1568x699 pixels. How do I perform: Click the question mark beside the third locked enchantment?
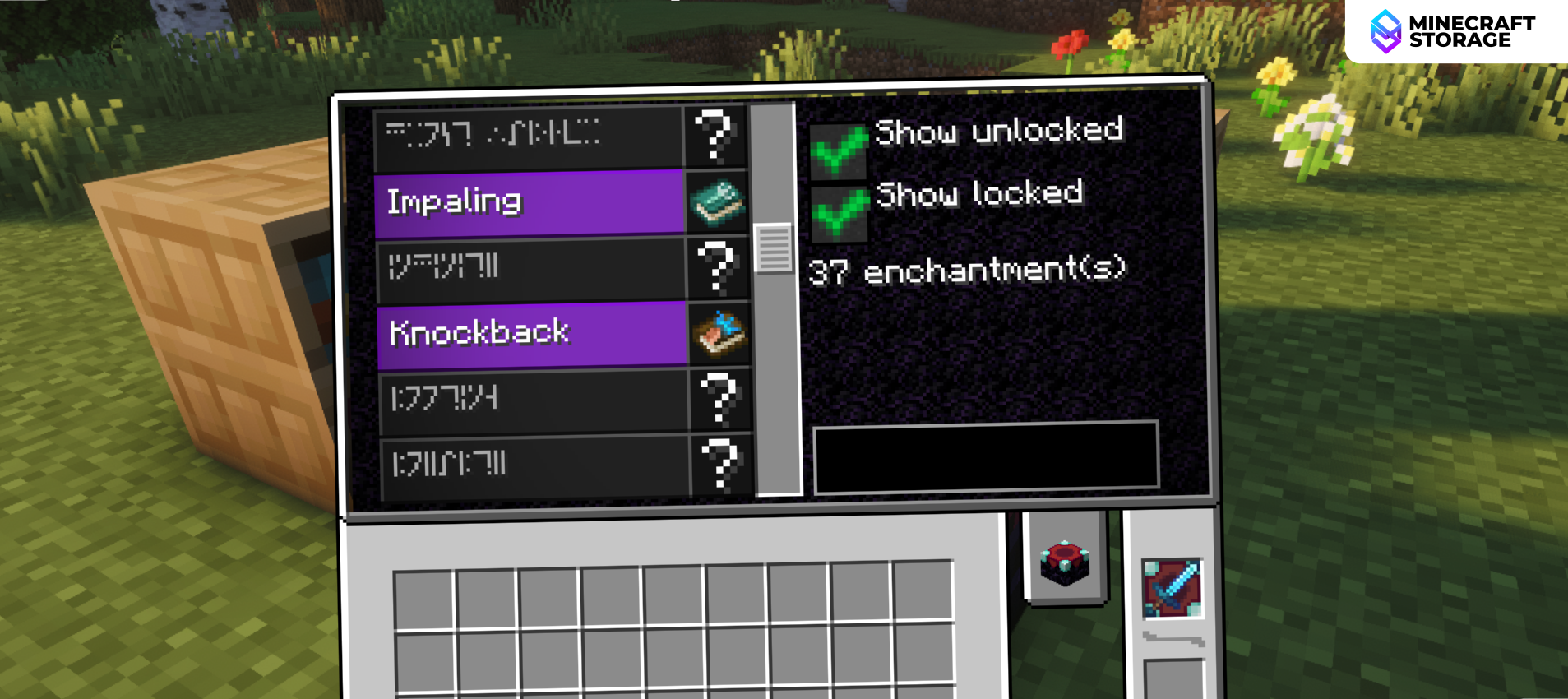tap(718, 269)
